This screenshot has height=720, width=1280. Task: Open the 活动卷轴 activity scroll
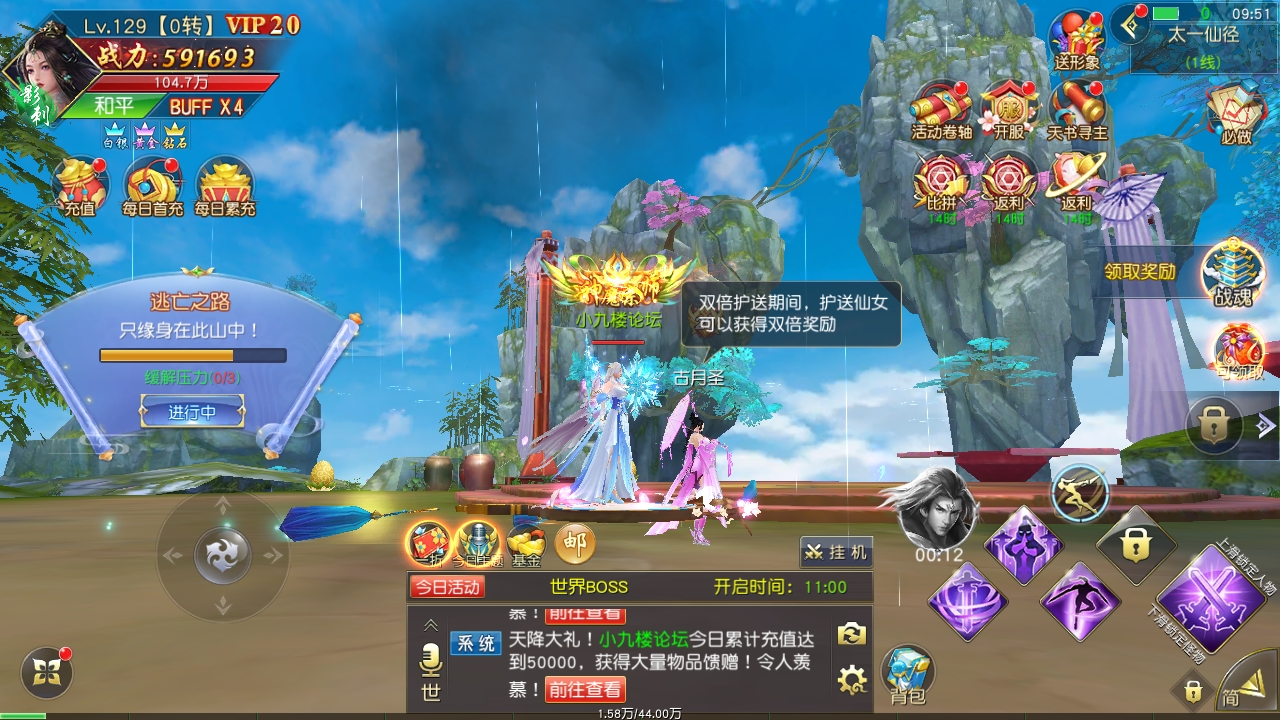click(x=941, y=108)
